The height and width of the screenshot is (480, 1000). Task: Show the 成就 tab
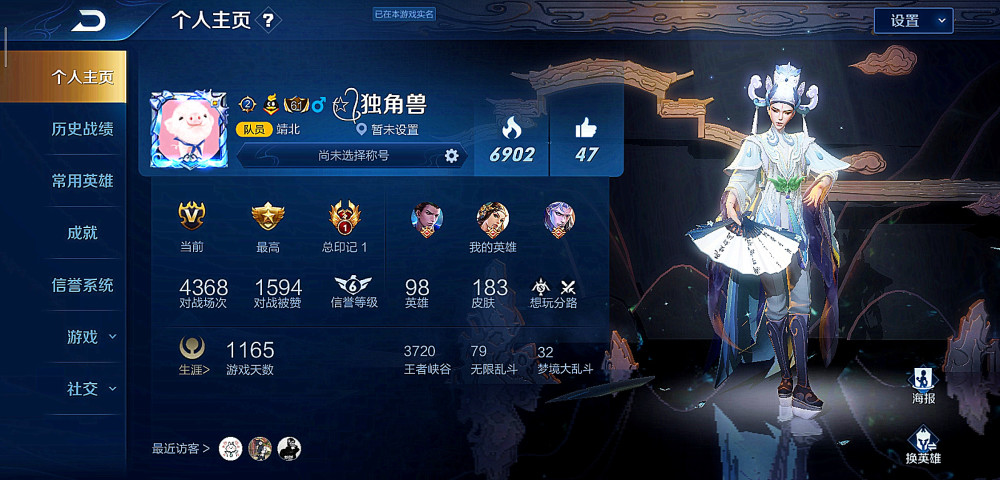pyautogui.click(x=82, y=233)
